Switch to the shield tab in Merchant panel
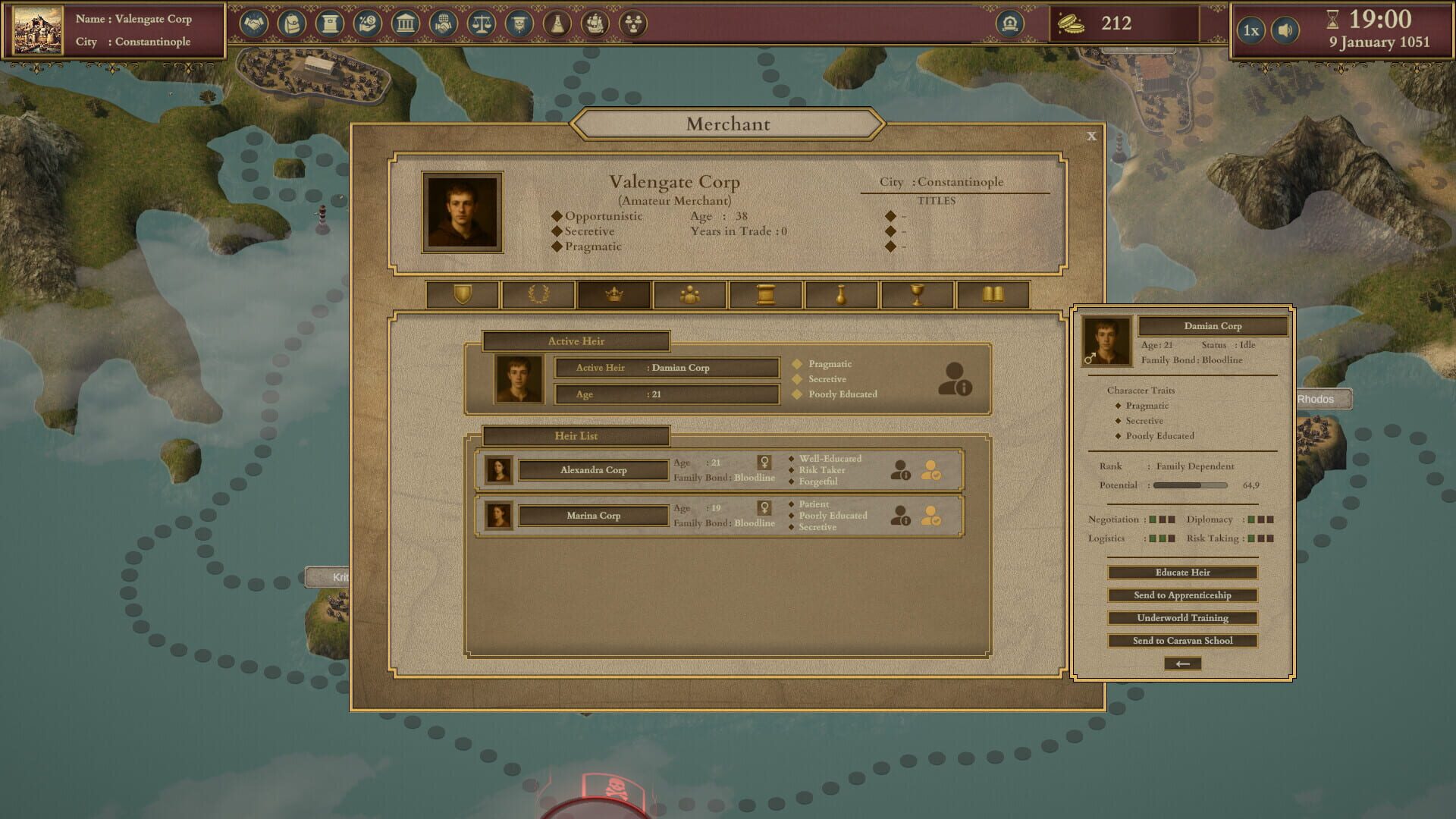 point(463,295)
